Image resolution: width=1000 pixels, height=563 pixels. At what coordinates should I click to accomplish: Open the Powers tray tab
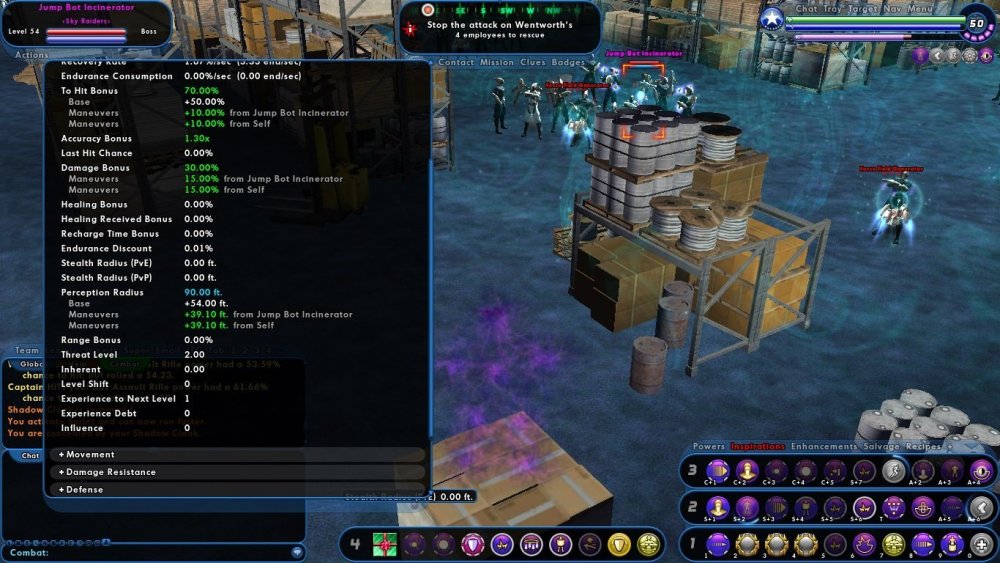[x=709, y=446]
